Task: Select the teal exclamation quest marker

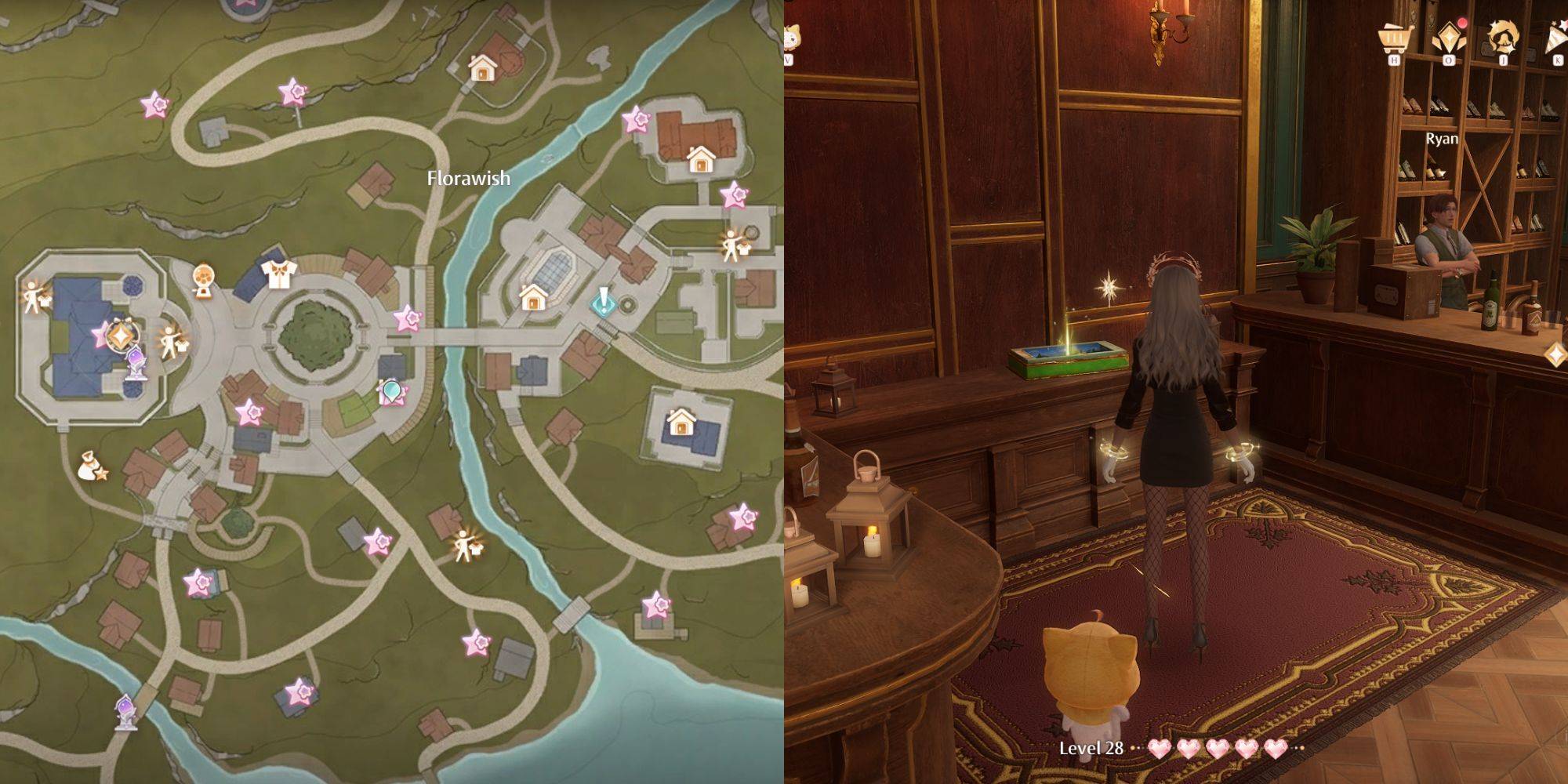Action: click(604, 302)
